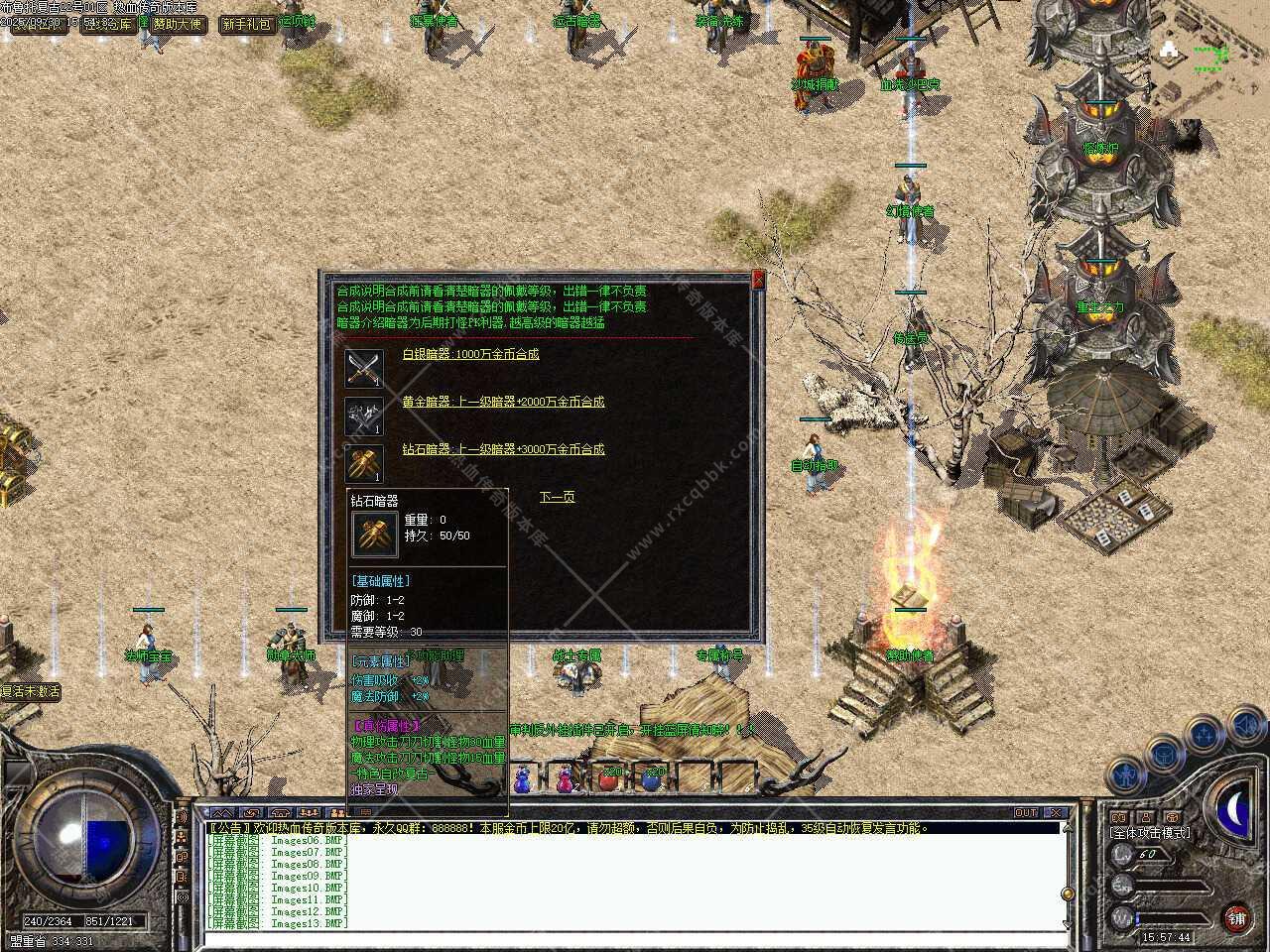The image size is (1270, 952).
Task: Choose 白银暗器 1000万金币合成 link
Action: (x=470, y=354)
